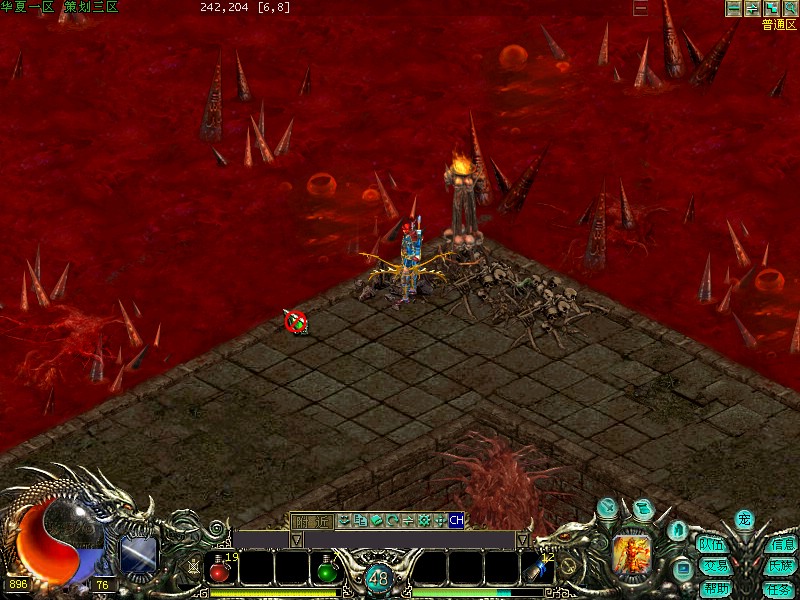Toggle the CH input mode button

456,520
